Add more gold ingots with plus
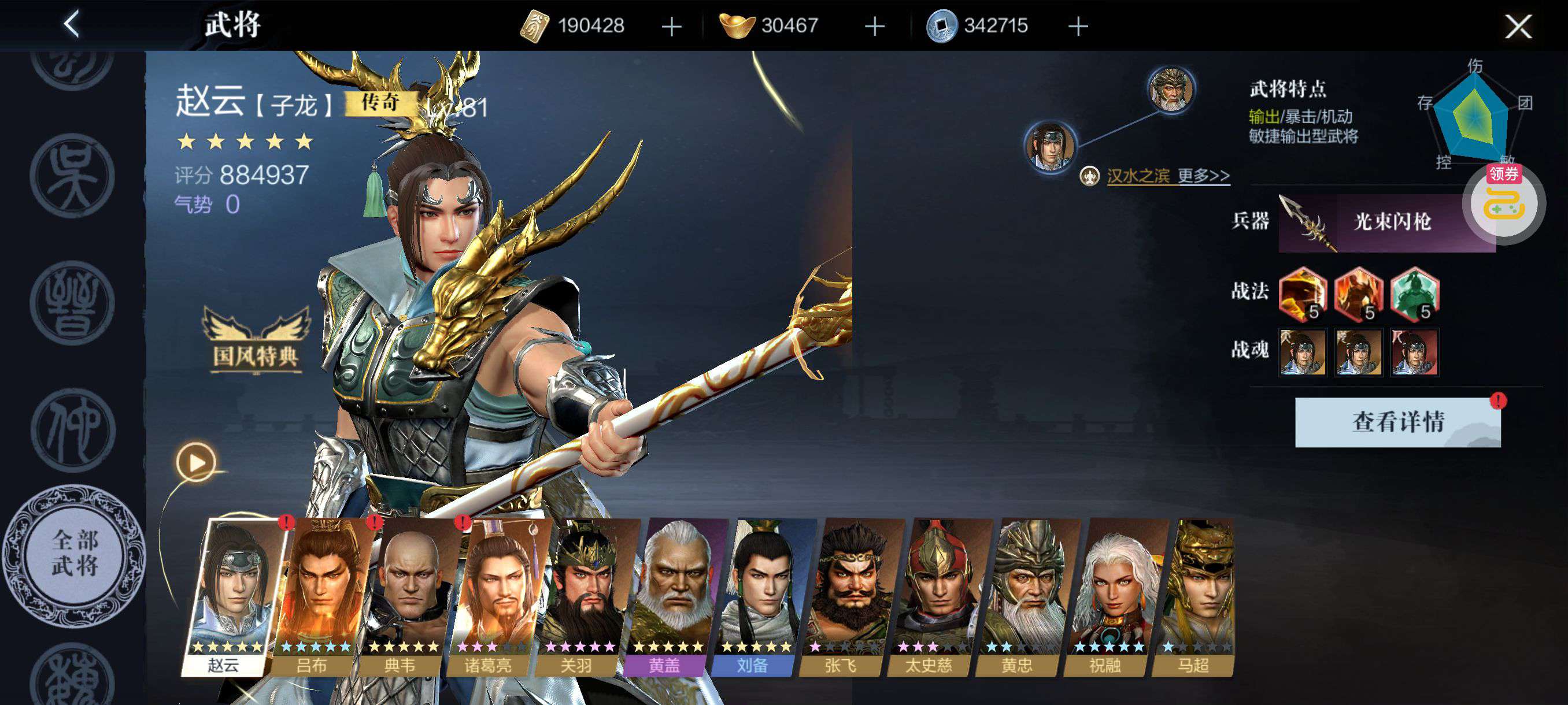This screenshot has width=1568, height=705. tap(874, 26)
